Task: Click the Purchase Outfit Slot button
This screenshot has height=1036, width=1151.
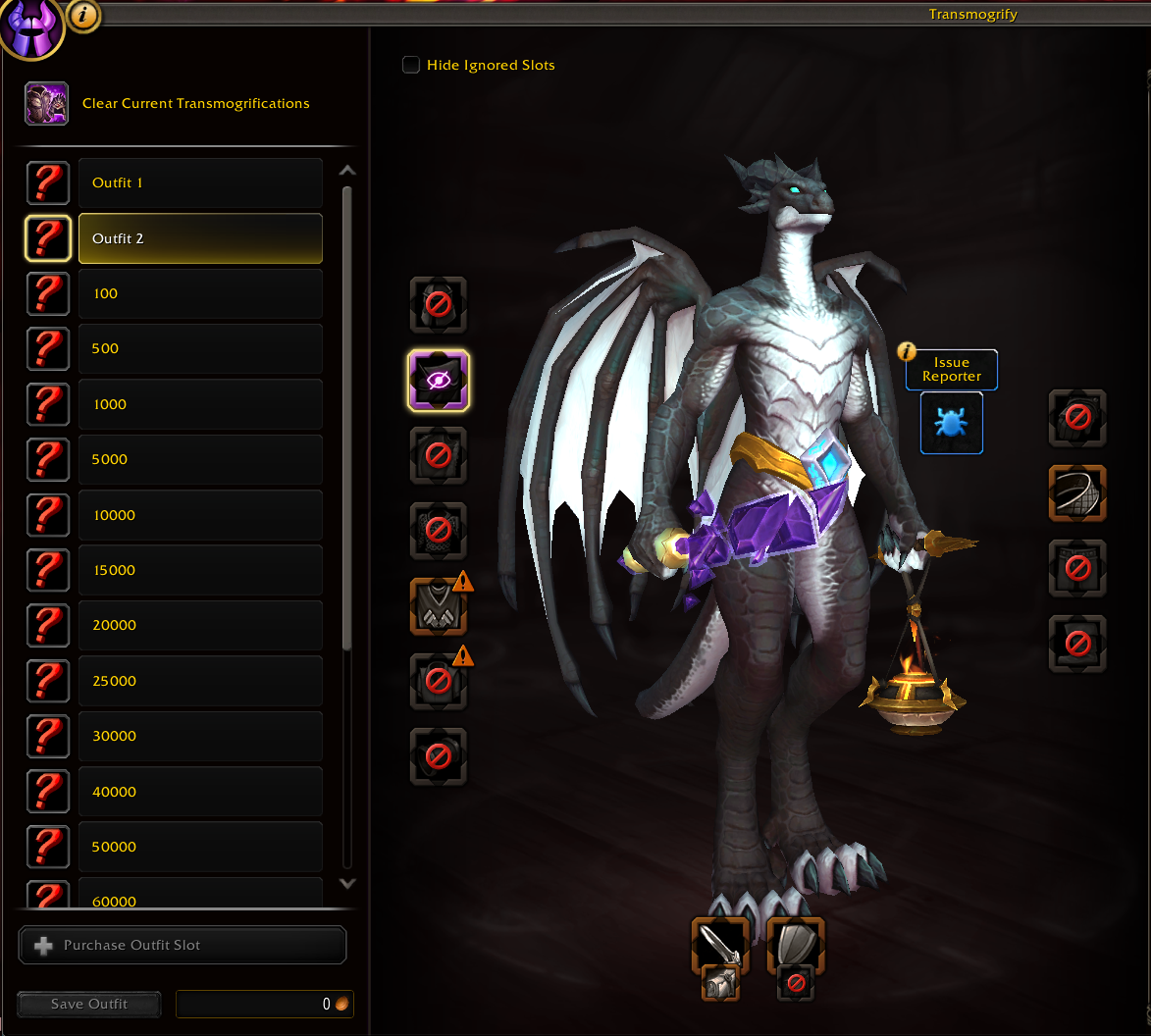Action: 183,946
